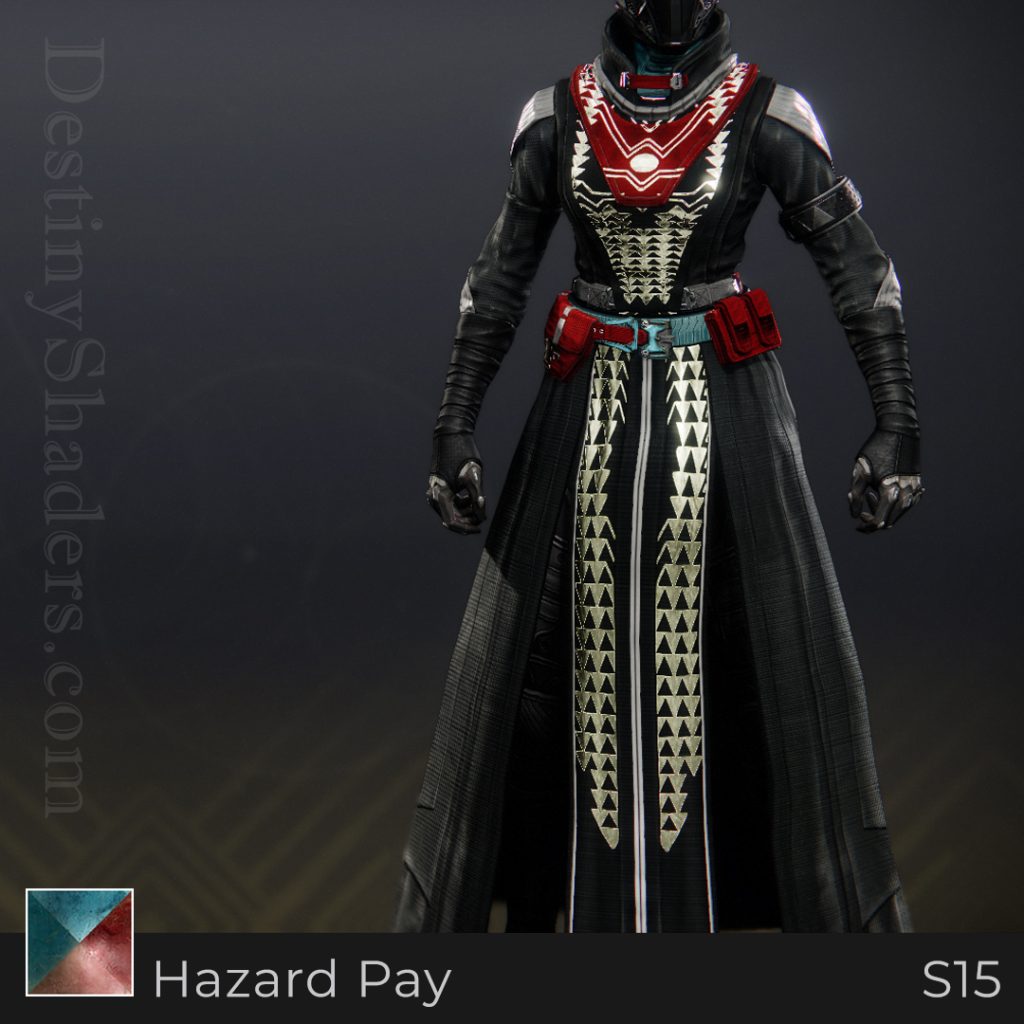Image resolution: width=1024 pixels, height=1024 pixels.
Task: Select the Hazard Pay shader icon
Action: click(x=79, y=942)
